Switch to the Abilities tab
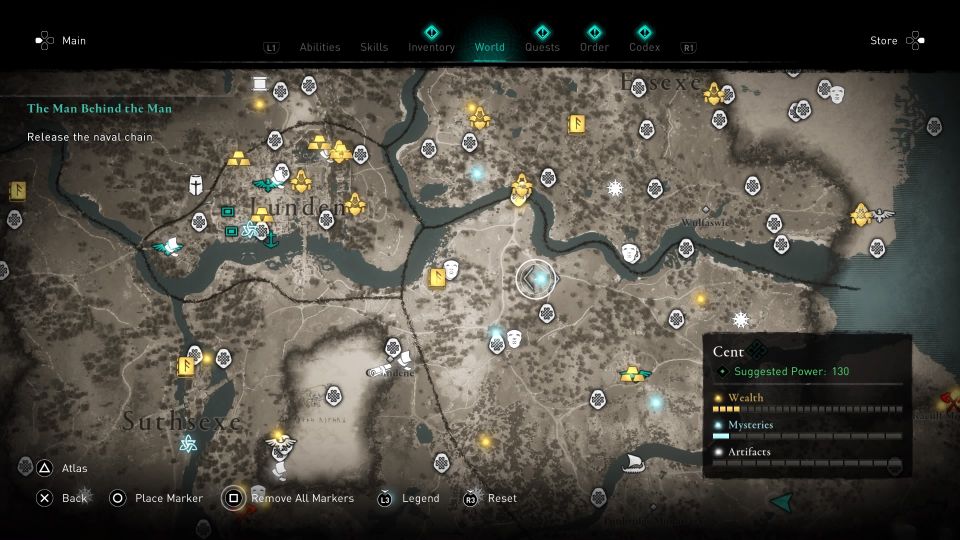This screenshot has height=540, width=960. click(x=319, y=47)
